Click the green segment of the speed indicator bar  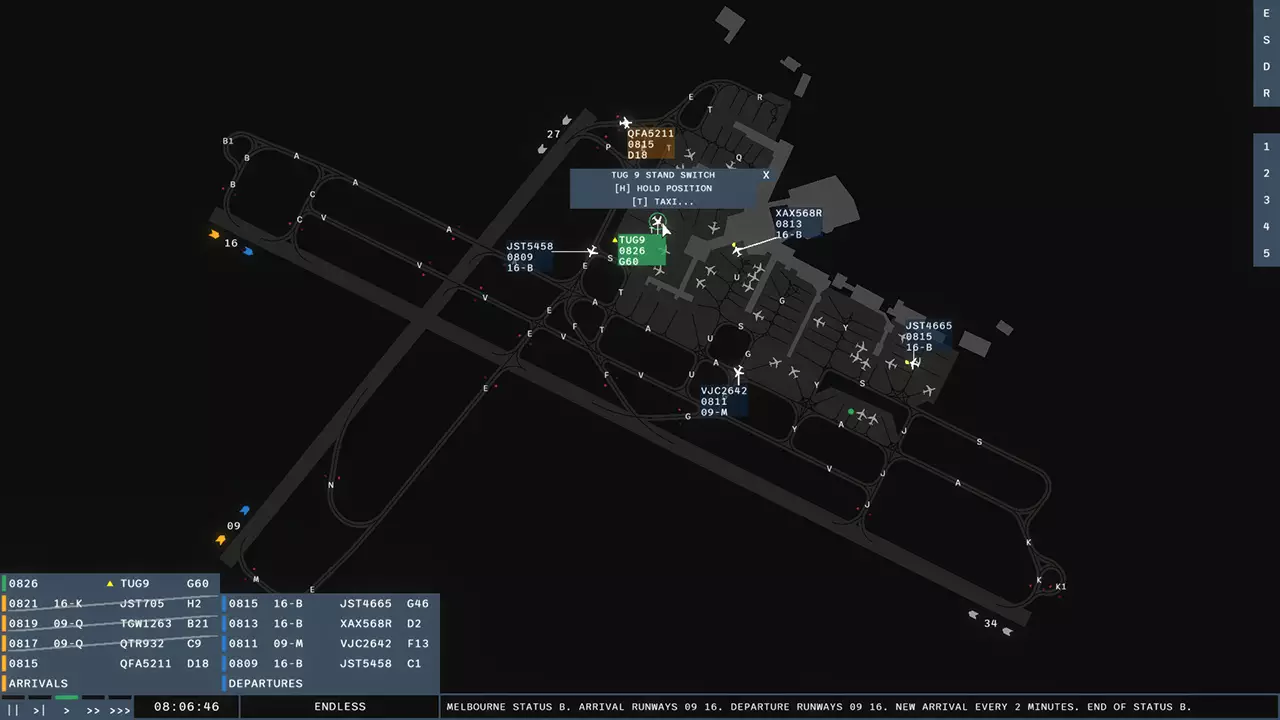pos(66,697)
